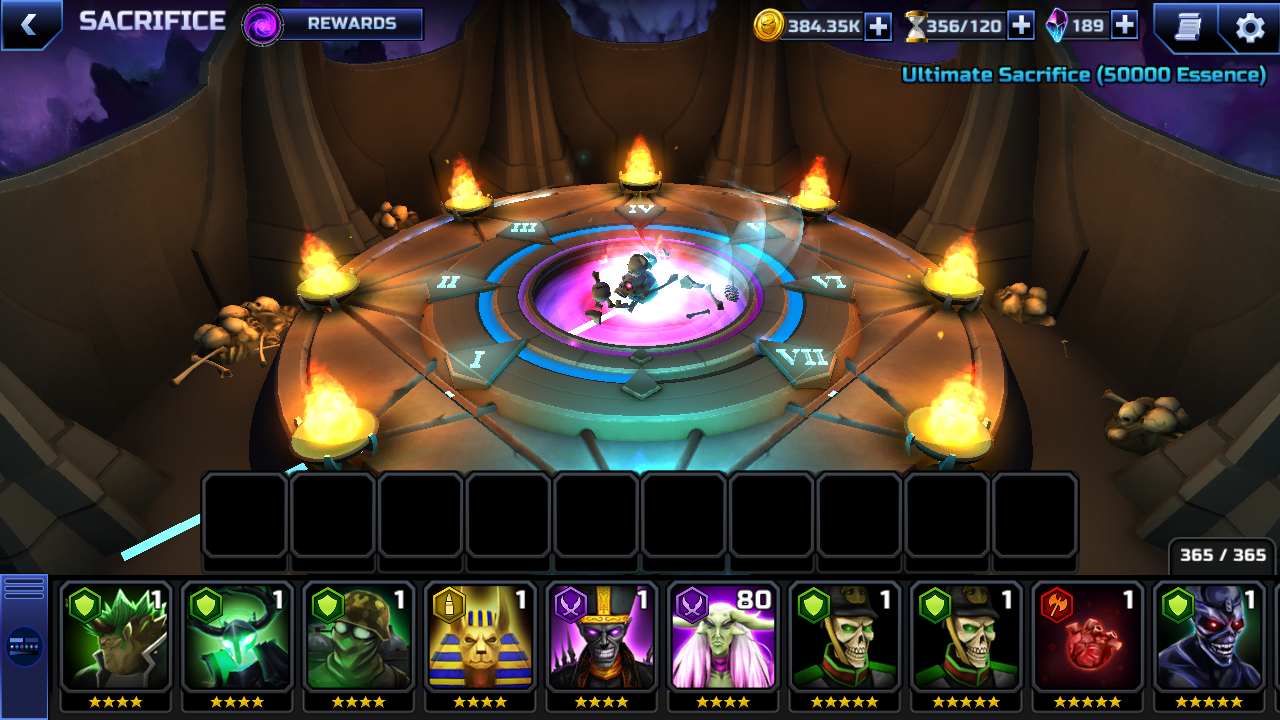Buy more purple crystals with the plus button
This screenshot has height=720, width=1280.
pyautogui.click(x=1124, y=26)
